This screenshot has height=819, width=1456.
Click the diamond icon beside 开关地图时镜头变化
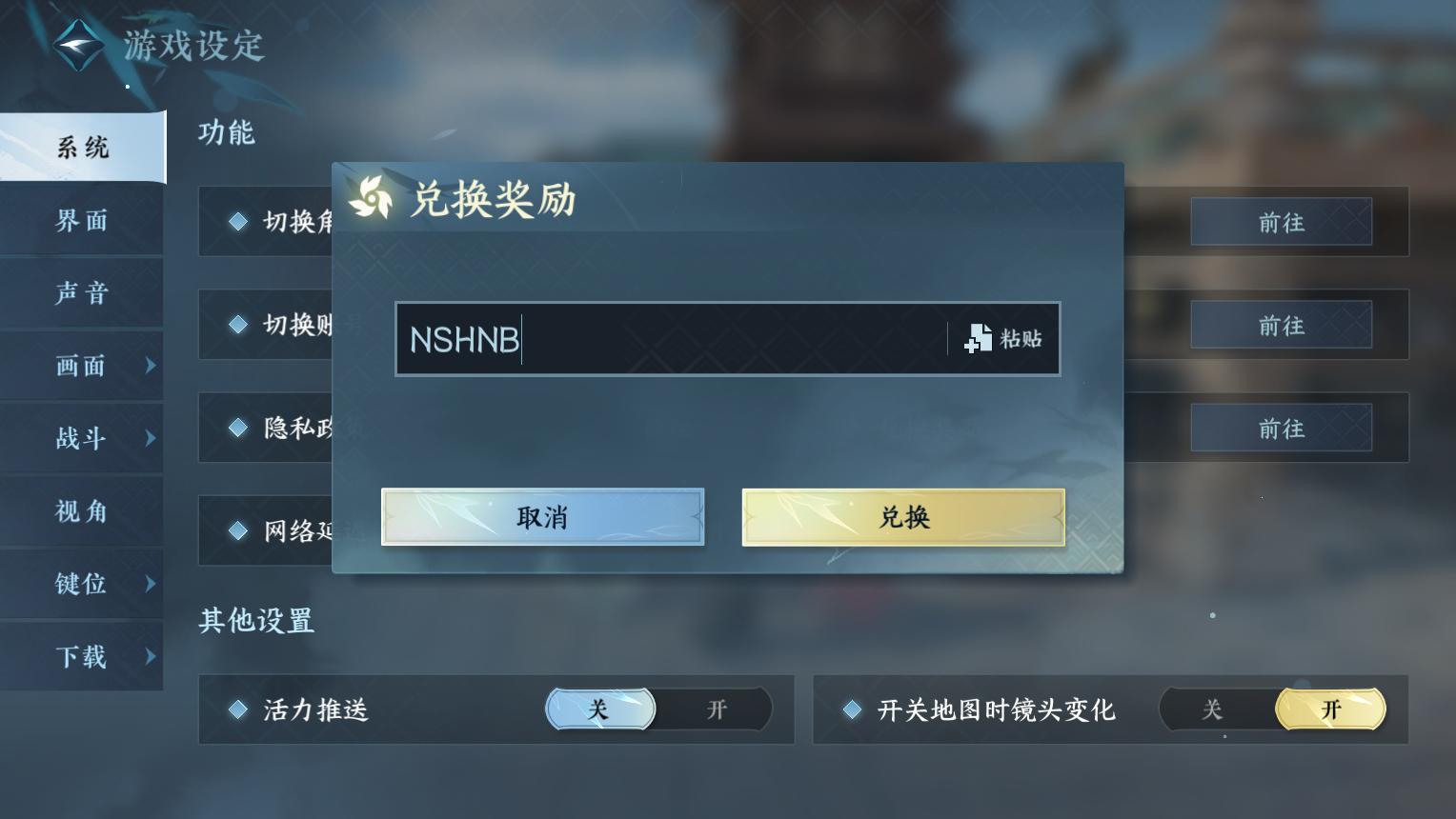click(854, 709)
